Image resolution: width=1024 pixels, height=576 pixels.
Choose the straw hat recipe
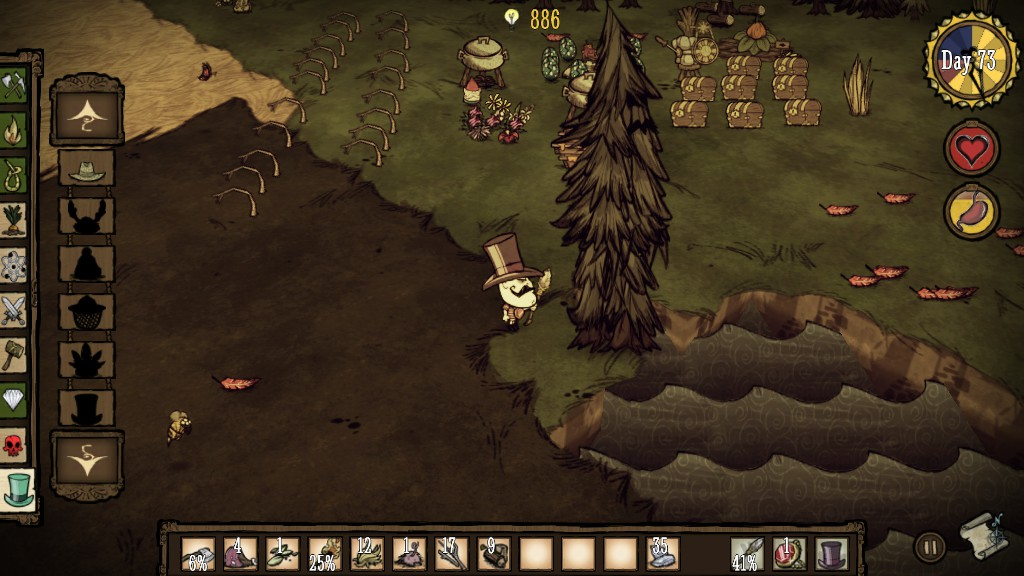[87, 168]
